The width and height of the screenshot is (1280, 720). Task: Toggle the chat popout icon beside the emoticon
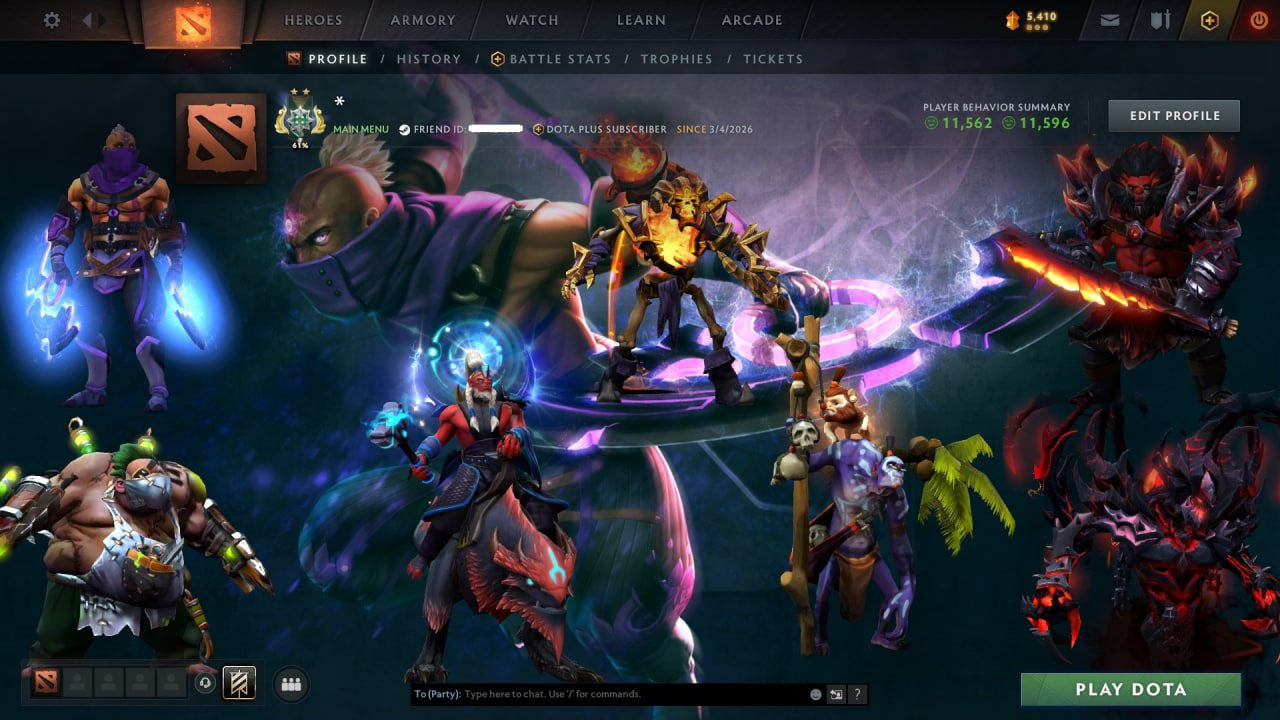coord(835,693)
